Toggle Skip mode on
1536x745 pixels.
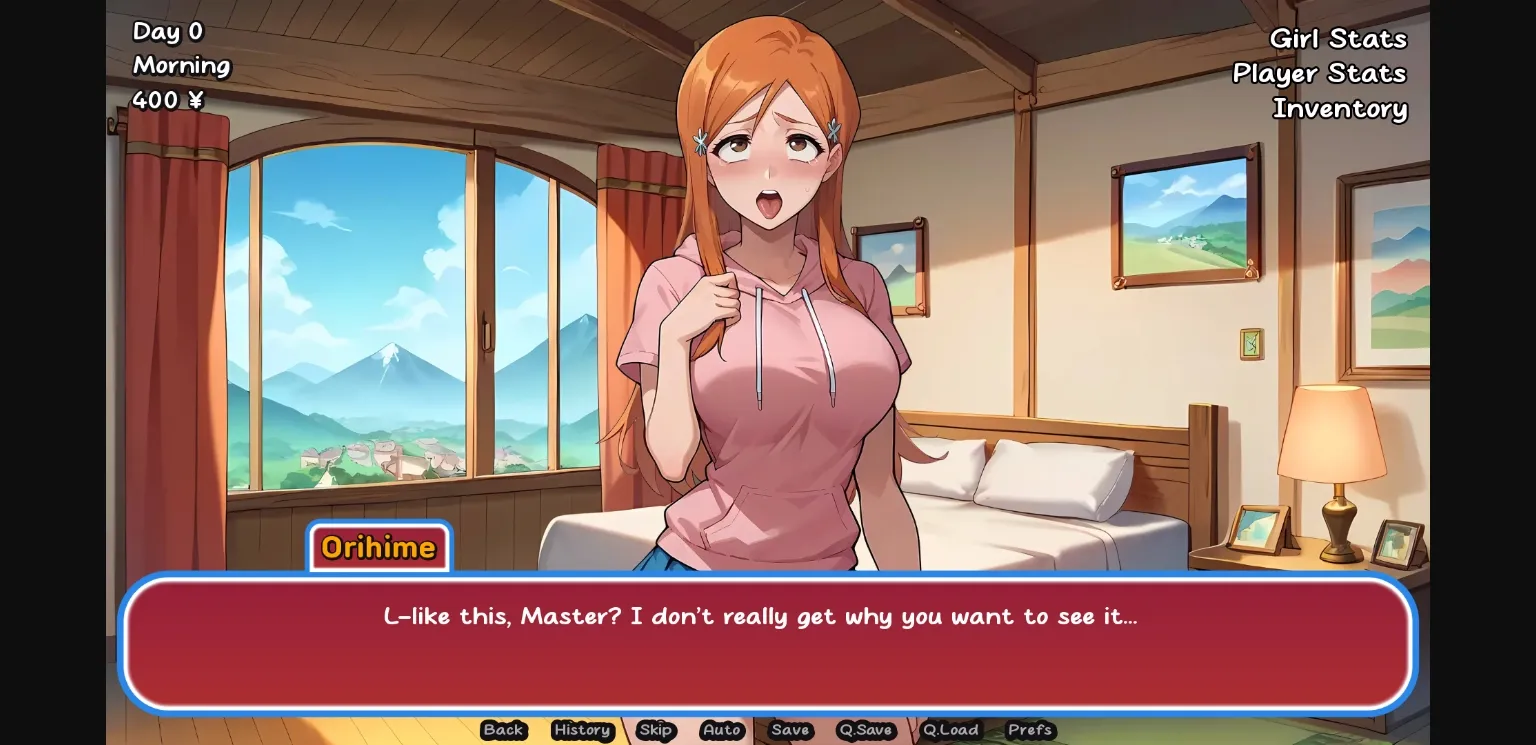tap(656, 731)
